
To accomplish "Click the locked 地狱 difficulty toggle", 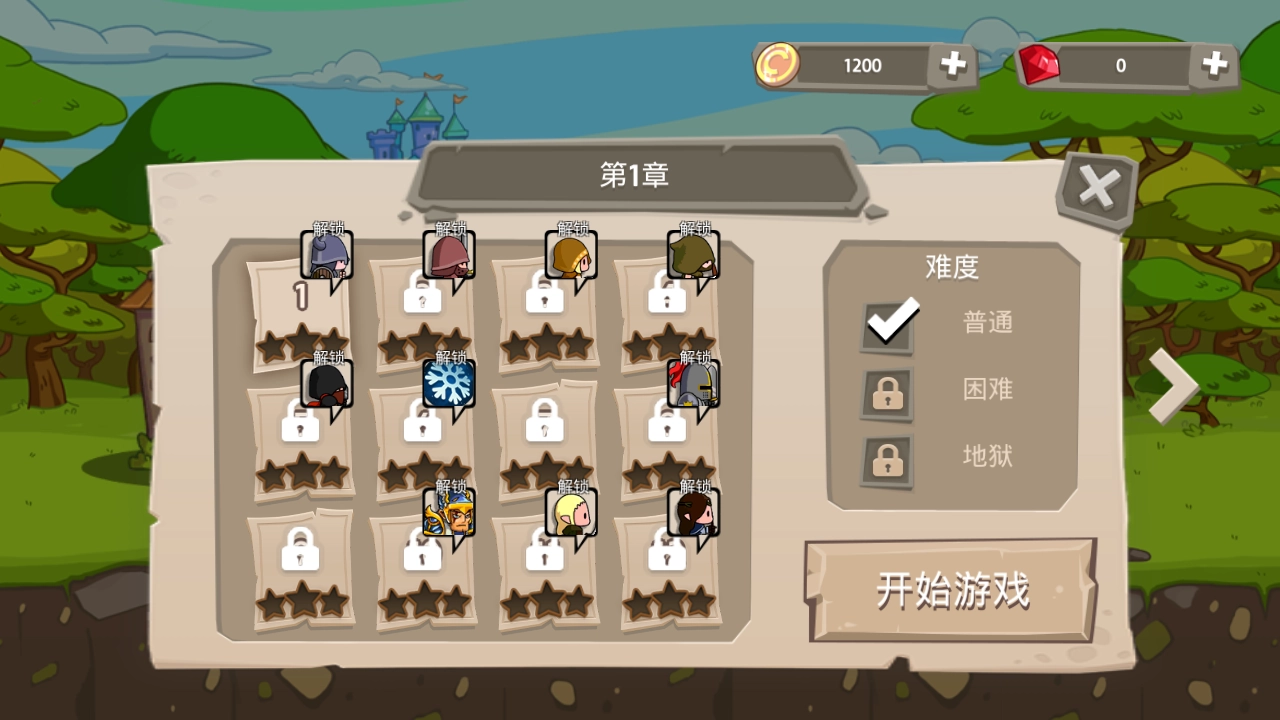I will (x=886, y=459).
